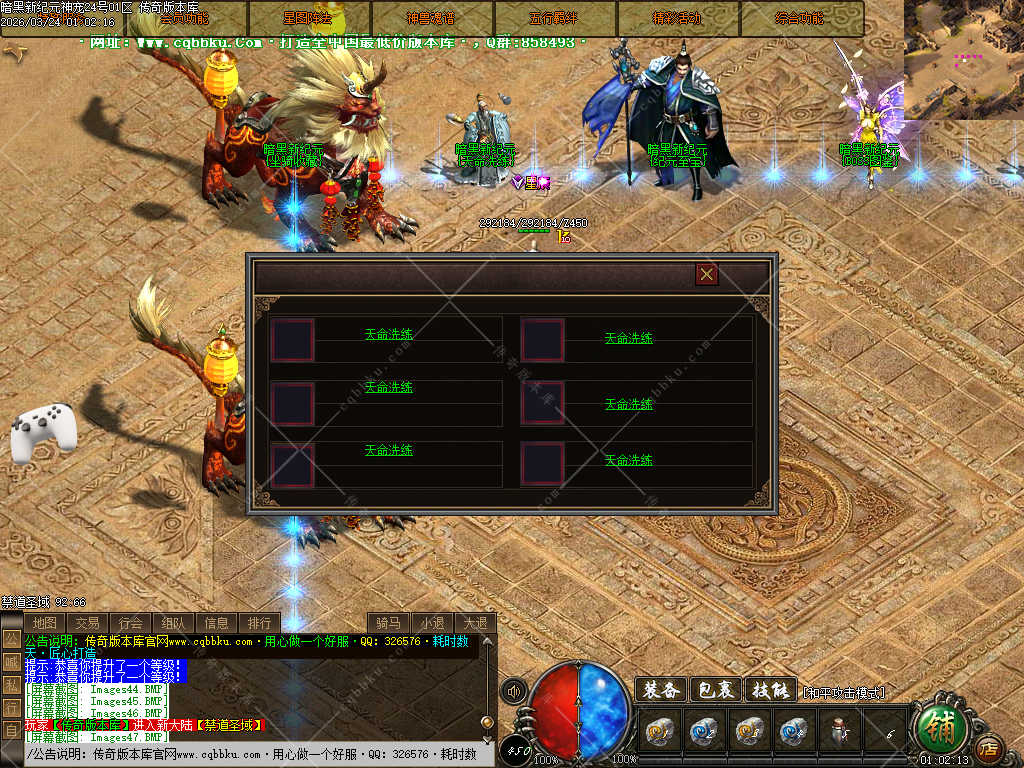
Task: Open the 综合功能 top menu
Action: 801,18
